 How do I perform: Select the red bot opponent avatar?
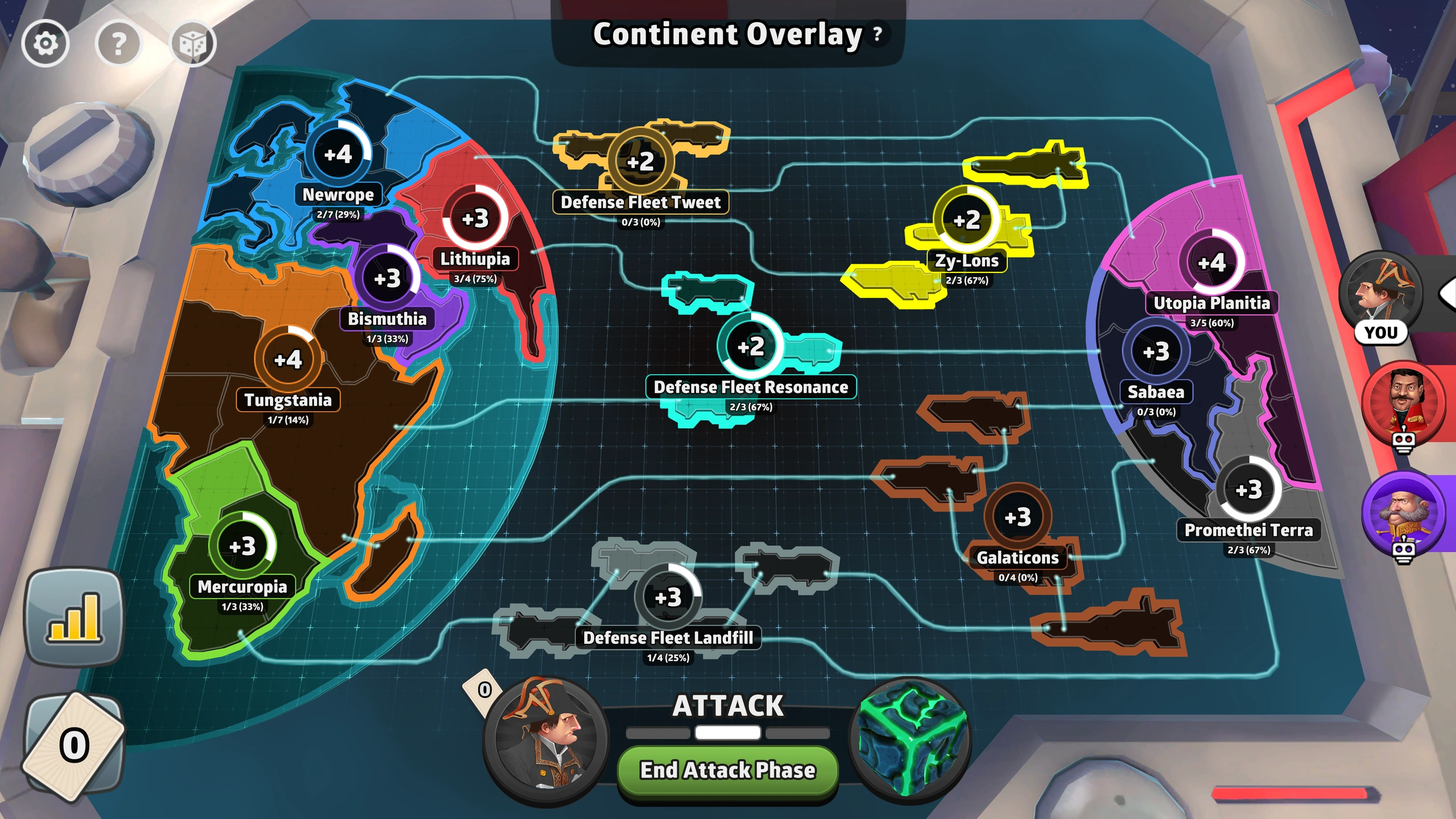coord(1404,402)
